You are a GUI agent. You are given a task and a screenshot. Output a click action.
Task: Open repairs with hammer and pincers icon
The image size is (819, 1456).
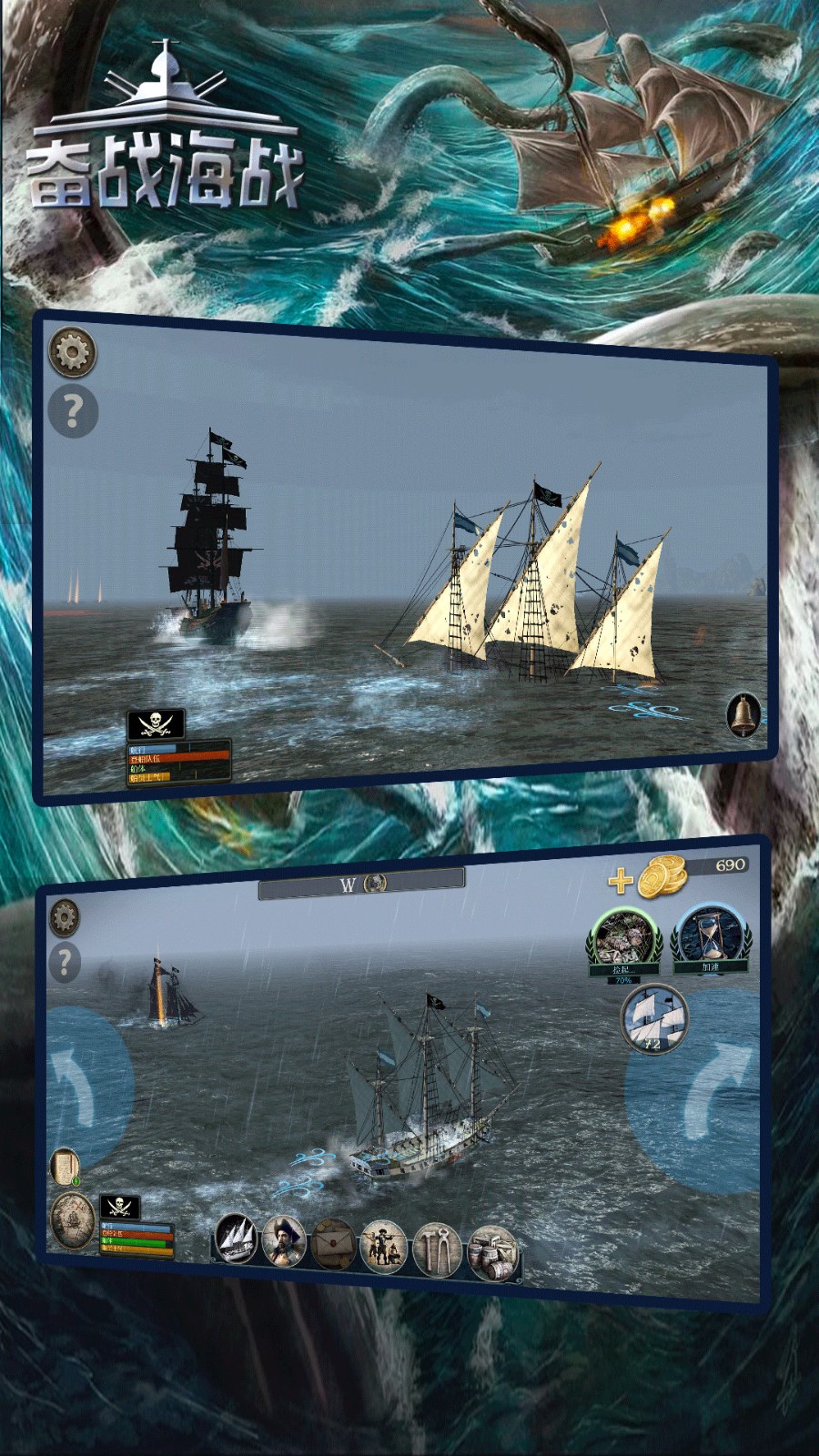436,1249
